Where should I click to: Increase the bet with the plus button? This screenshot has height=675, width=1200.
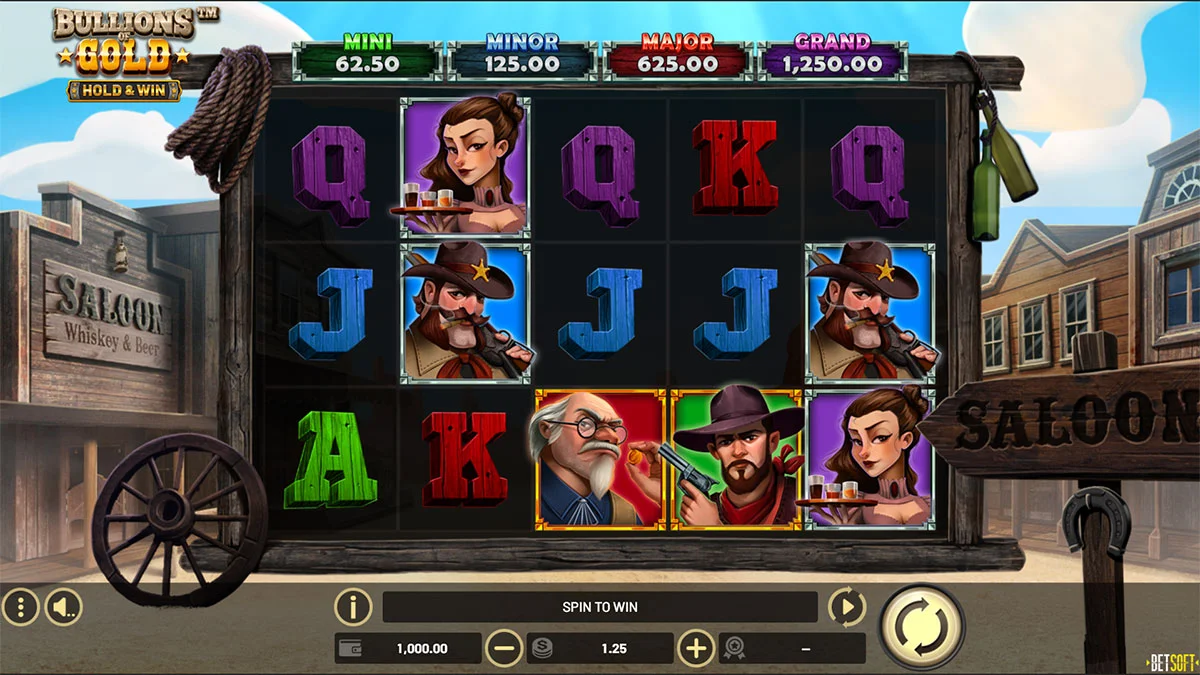point(696,649)
